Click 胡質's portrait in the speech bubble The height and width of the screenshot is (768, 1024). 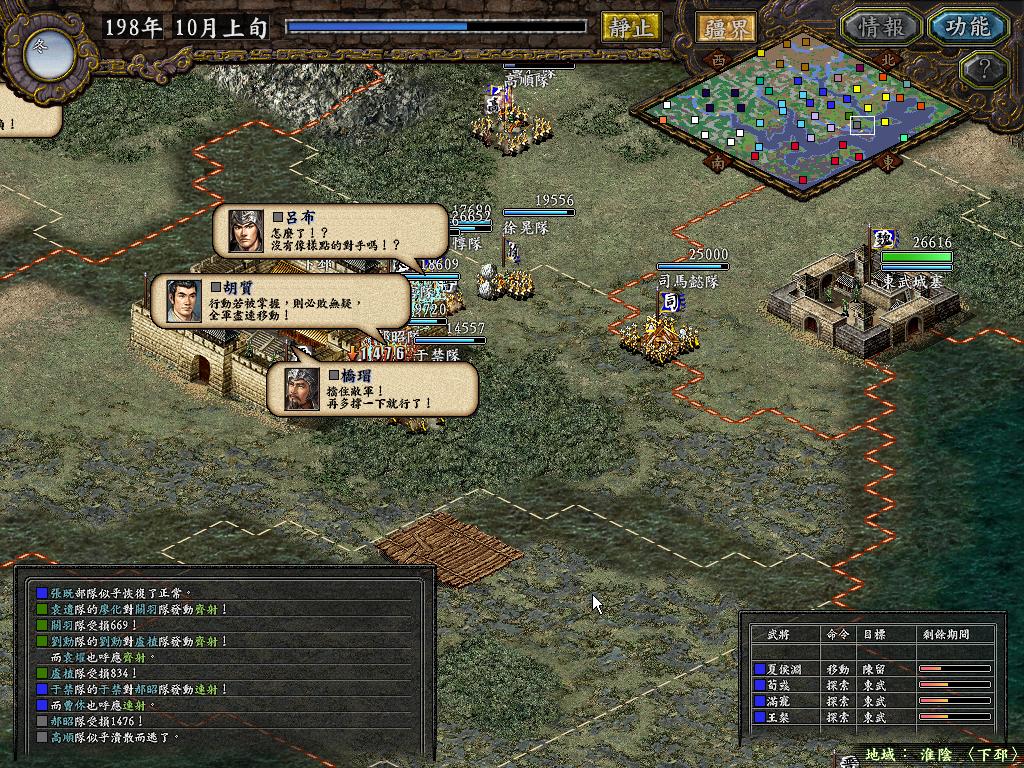coord(179,299)
